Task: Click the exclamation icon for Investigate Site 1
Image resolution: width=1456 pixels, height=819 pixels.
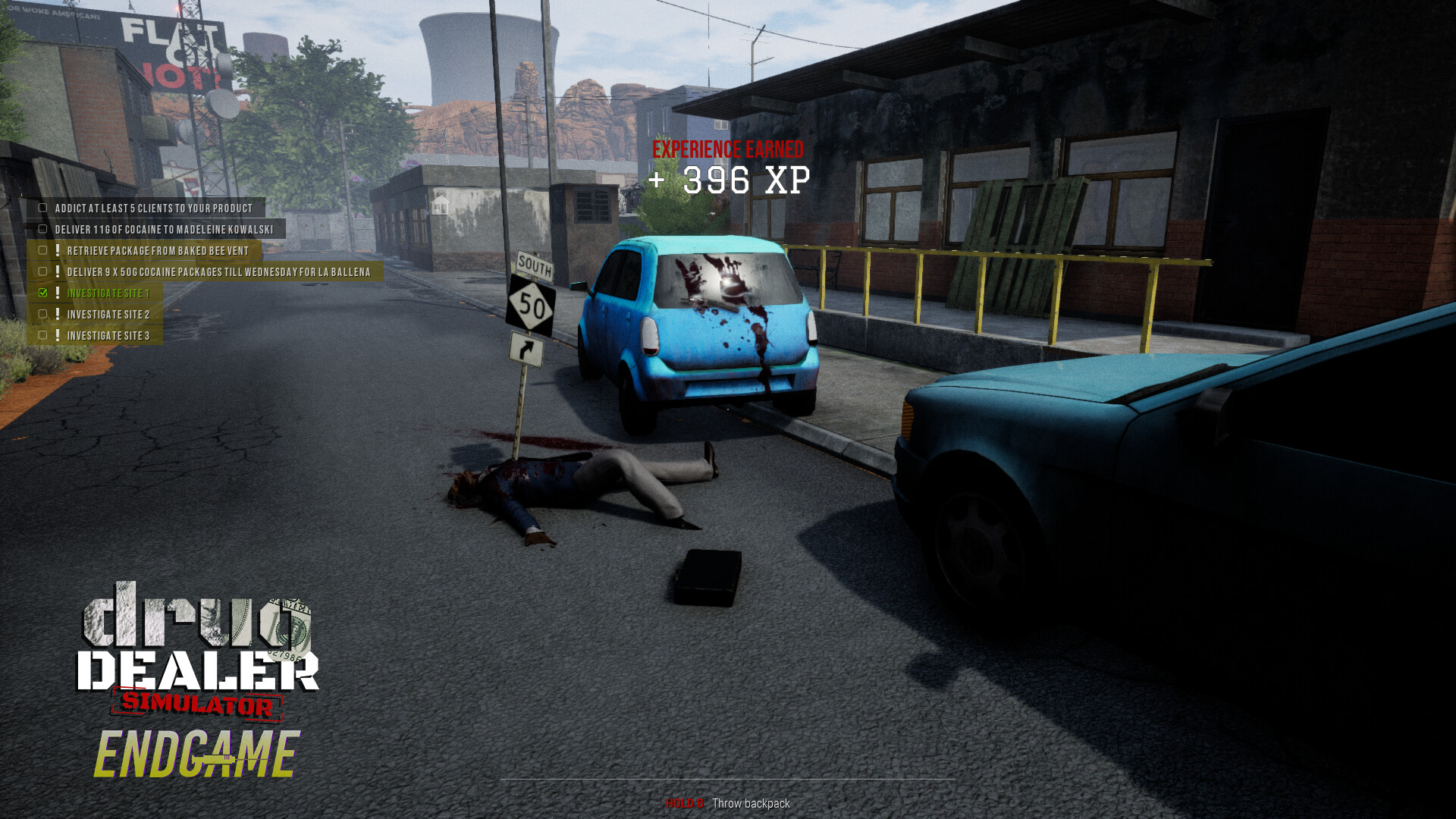Action: click(58, 293)
